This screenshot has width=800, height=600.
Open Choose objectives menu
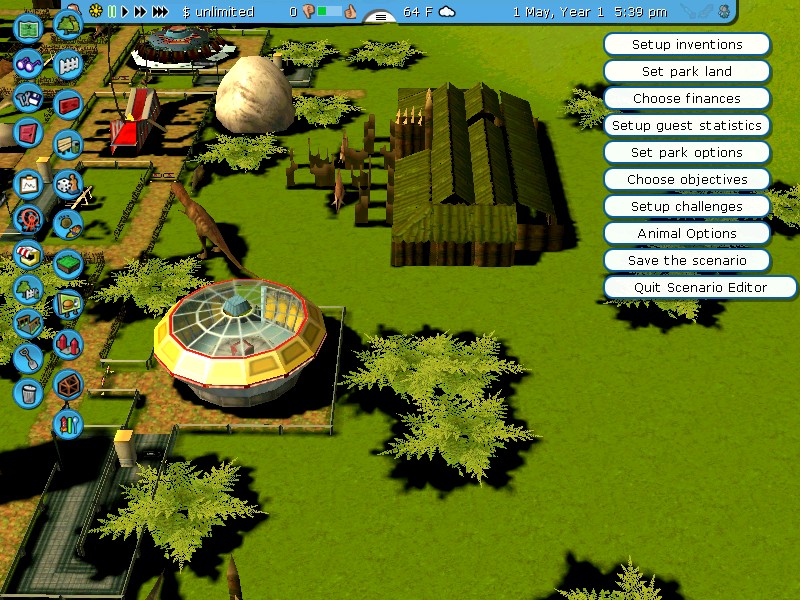pyautogui.click(x=686, y=180)
